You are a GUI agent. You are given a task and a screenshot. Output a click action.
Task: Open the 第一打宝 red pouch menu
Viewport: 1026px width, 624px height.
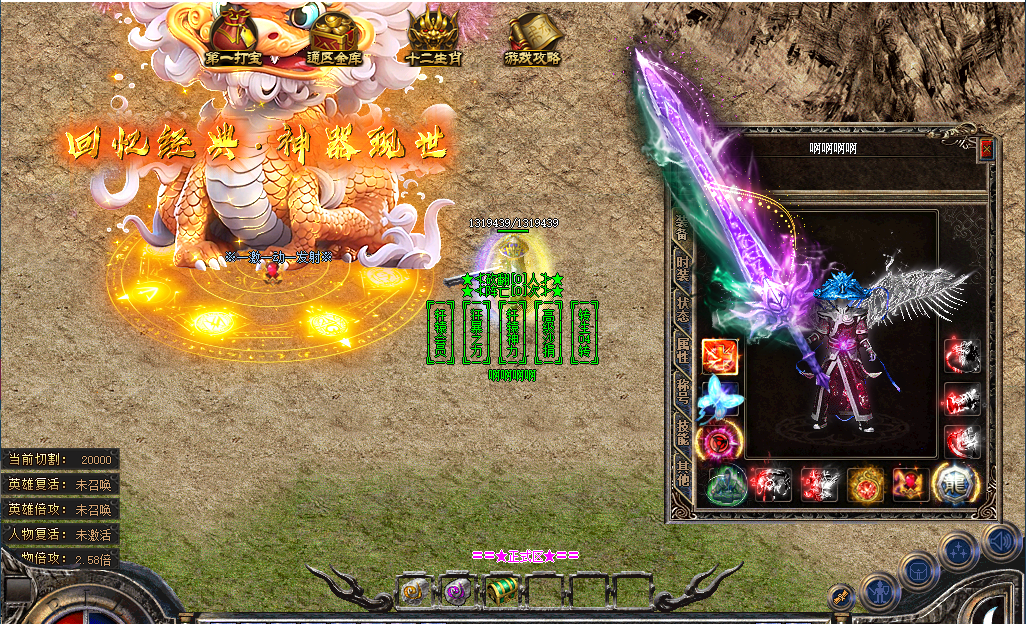pos(234,36)
